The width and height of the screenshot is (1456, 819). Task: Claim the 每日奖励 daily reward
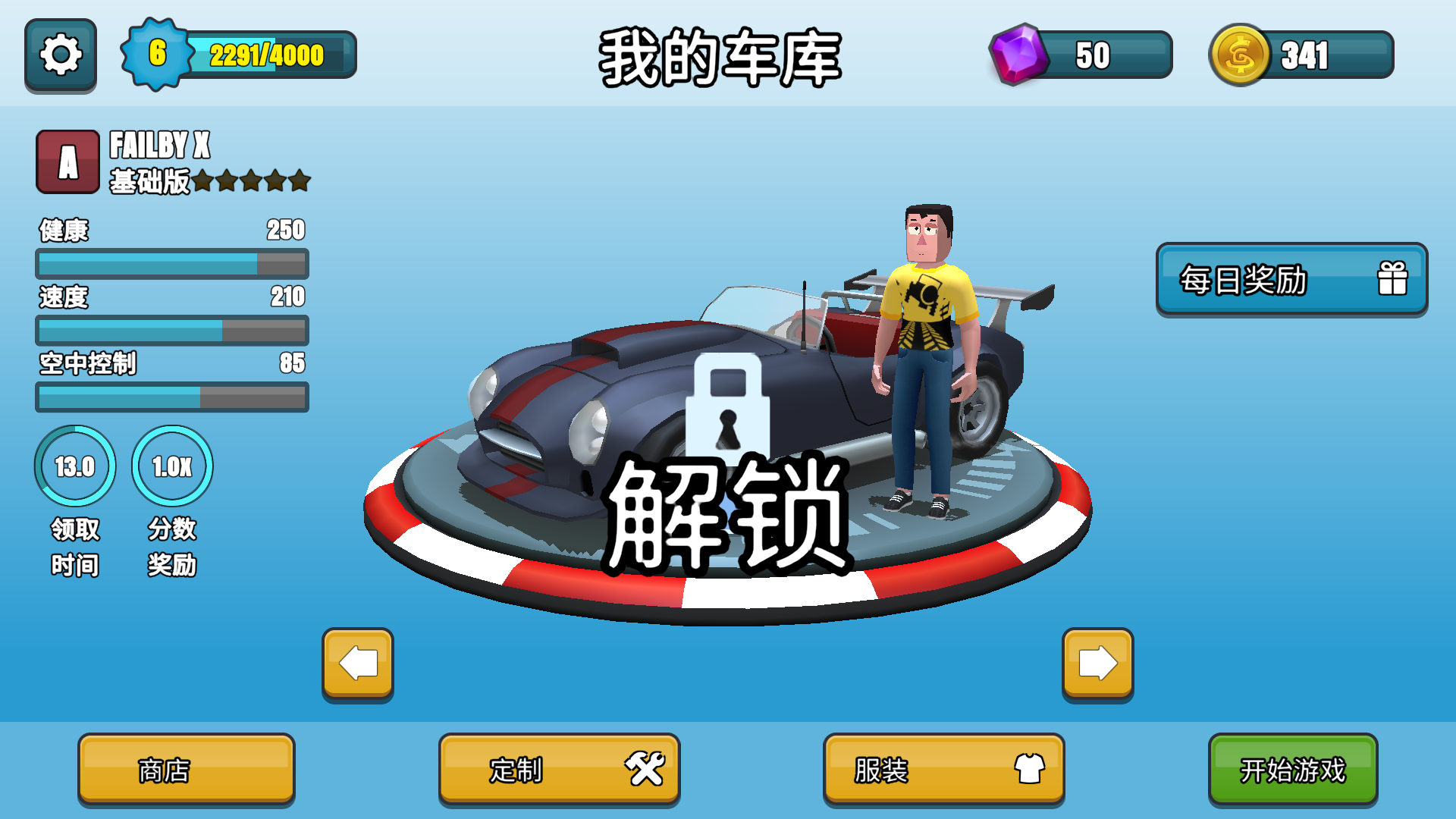(1291, 280)
